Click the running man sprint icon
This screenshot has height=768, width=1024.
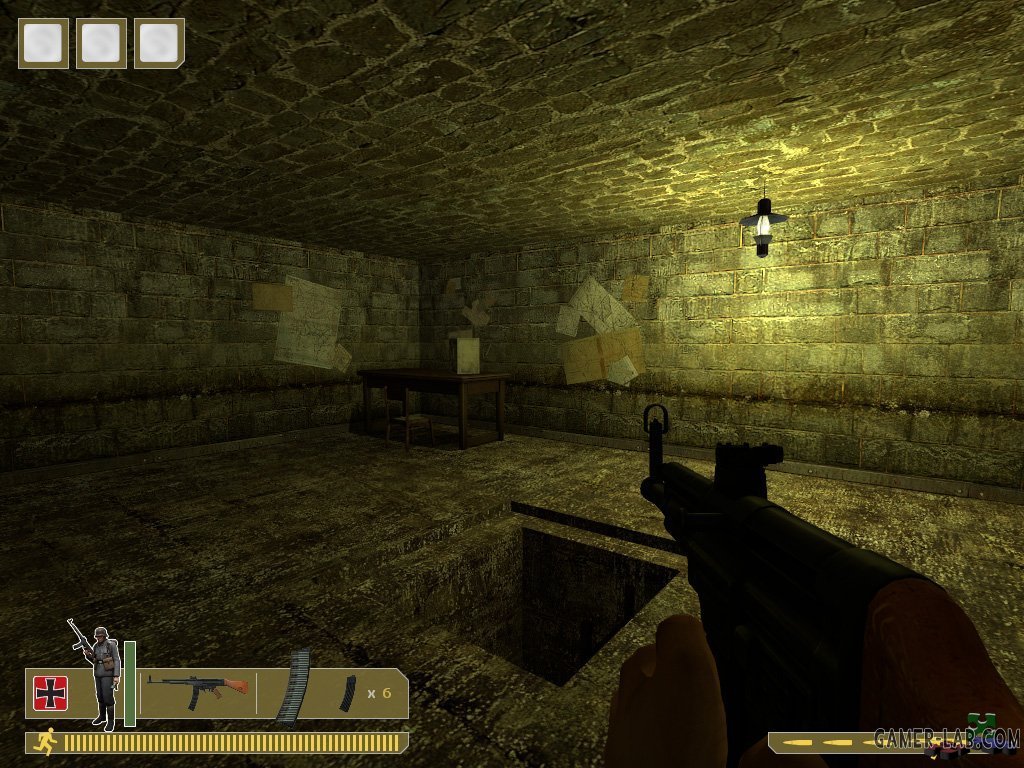pos(45,741)
